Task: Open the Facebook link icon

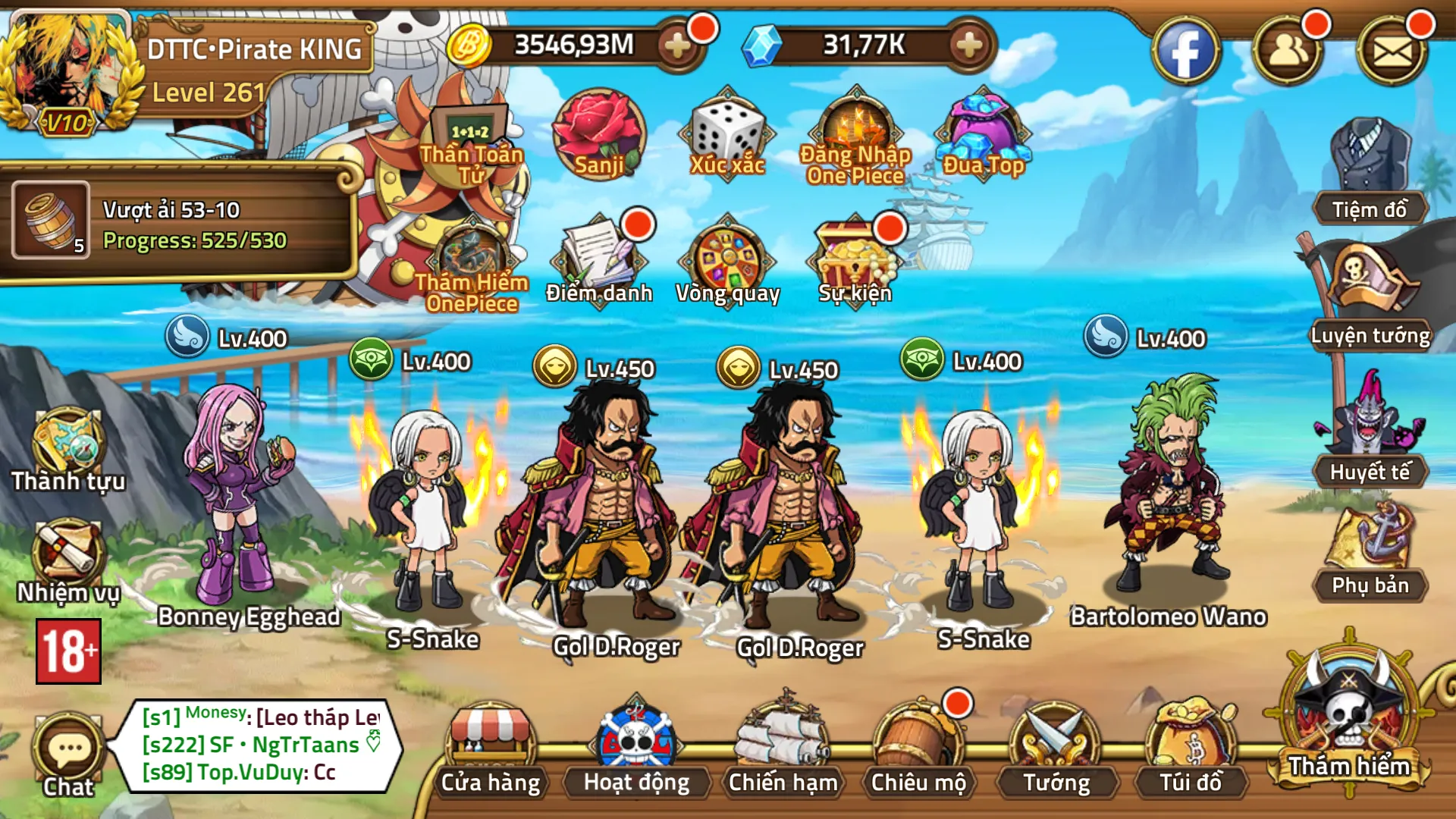Action: pos(1185,52)
